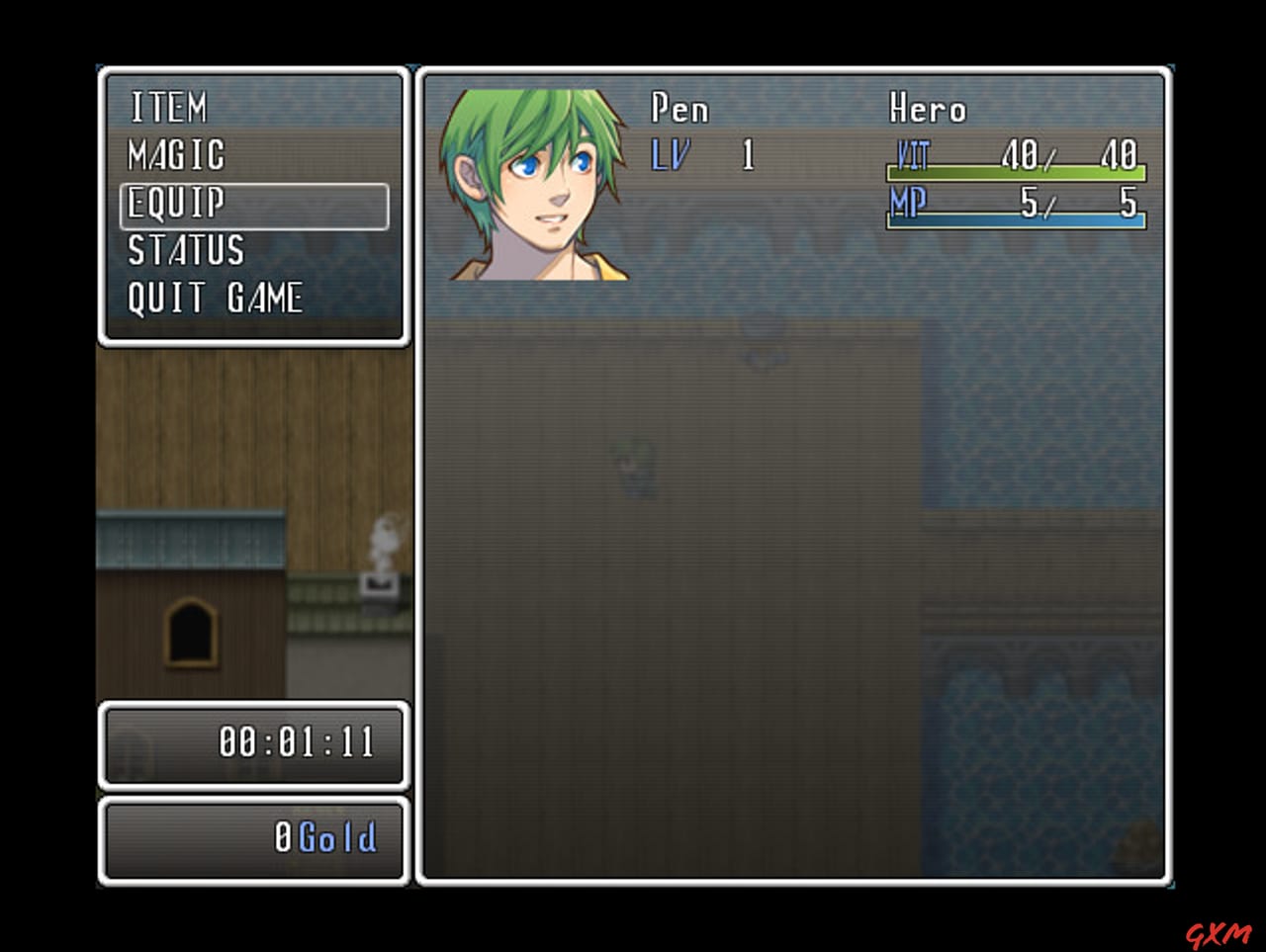The height and width of the screenshot is (952, 1266).
Task: Open the MAGIC menu
Action: coord(176,155)
